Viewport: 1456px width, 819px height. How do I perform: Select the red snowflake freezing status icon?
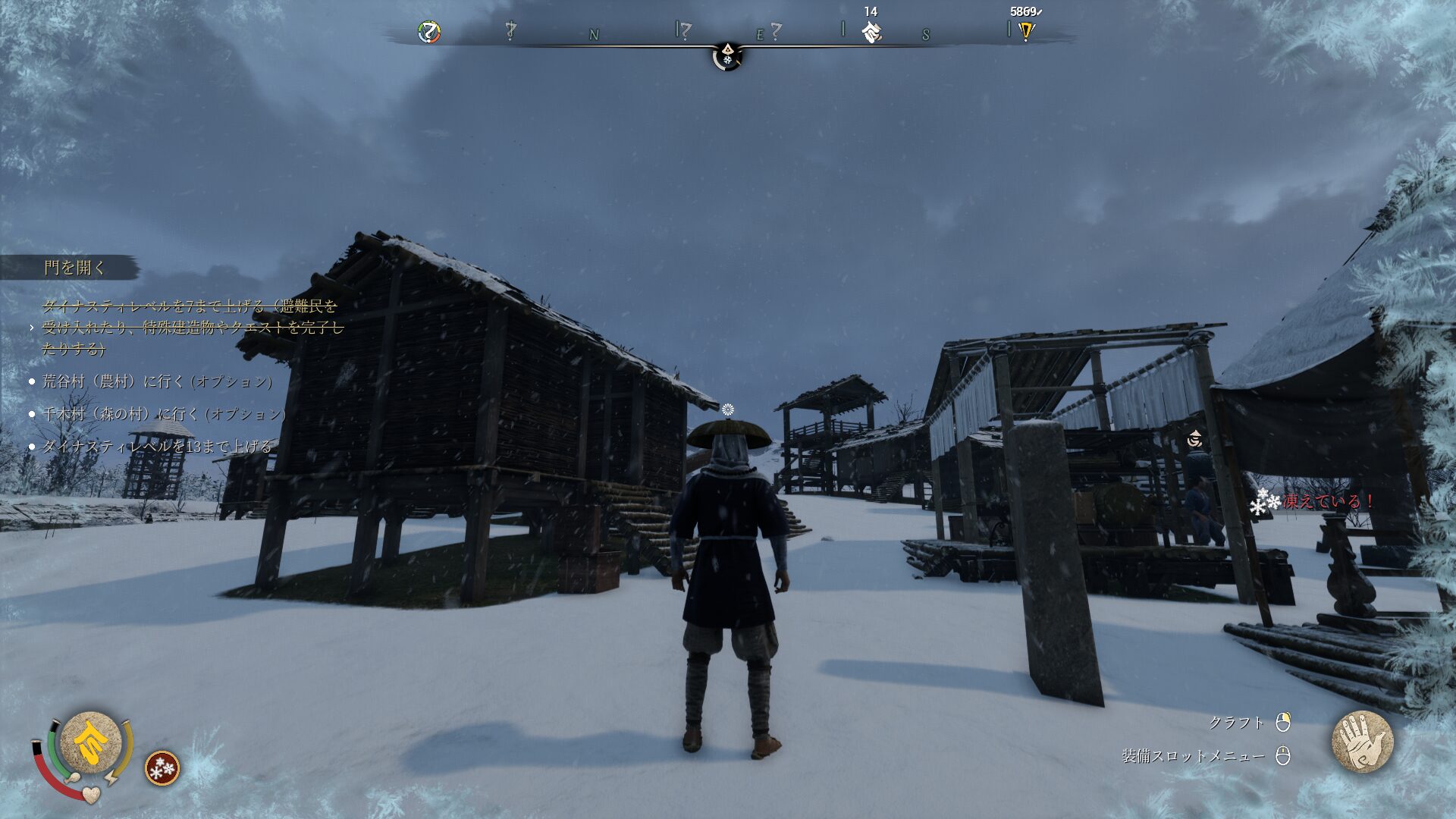point(162,768)
